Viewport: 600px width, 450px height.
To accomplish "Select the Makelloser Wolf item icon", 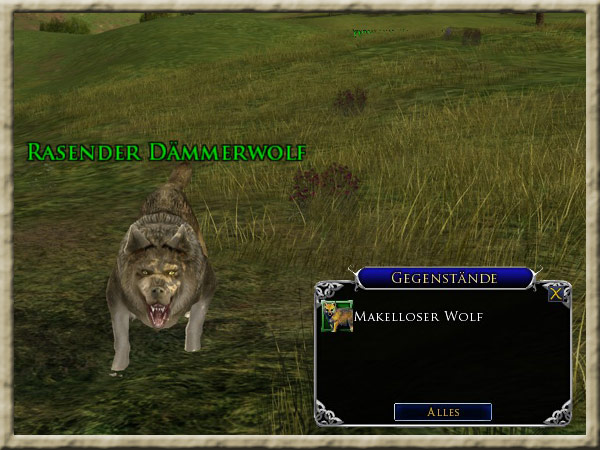I will [x=335, y=316].
